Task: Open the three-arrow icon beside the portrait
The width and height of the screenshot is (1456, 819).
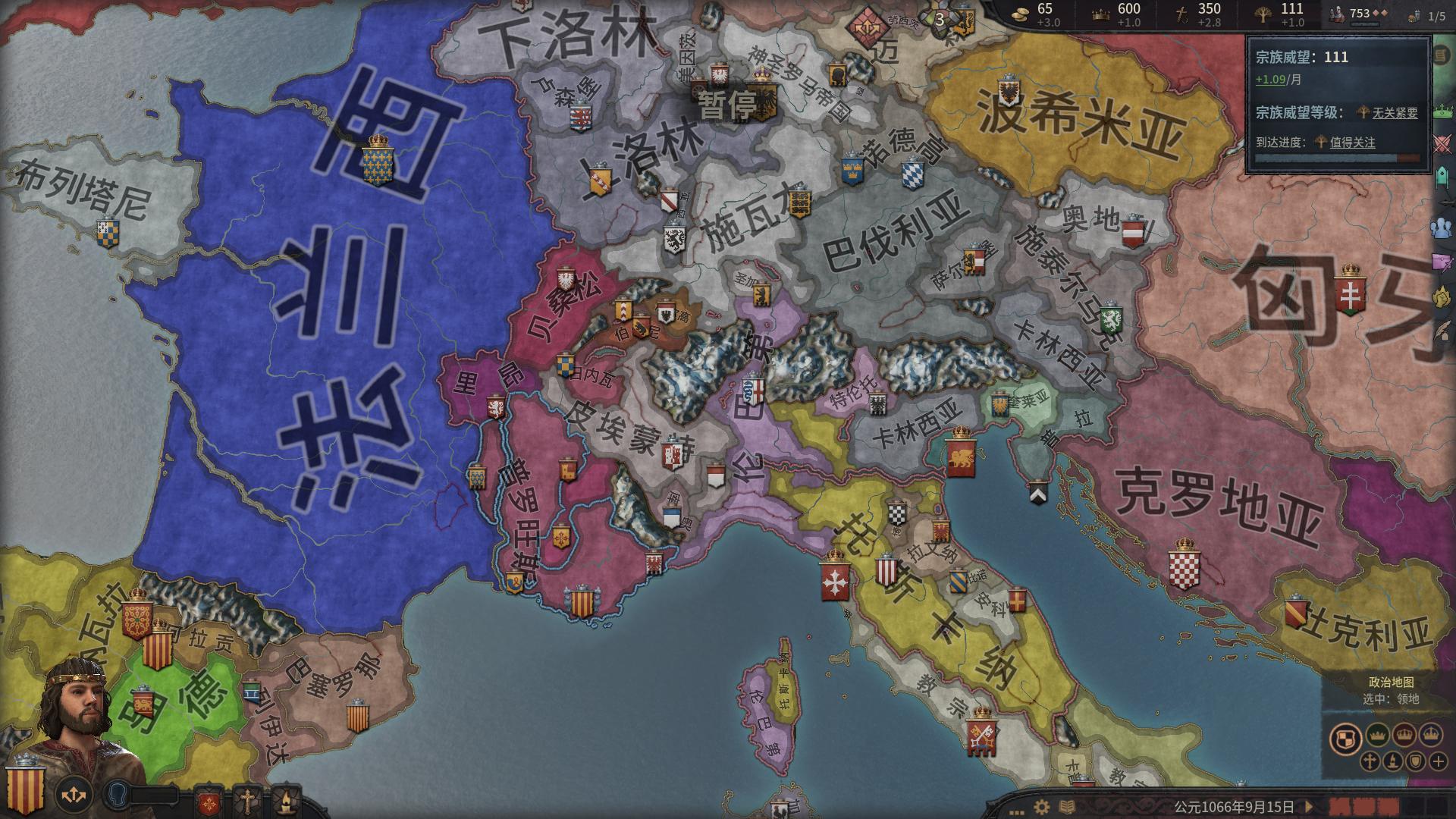Action: pos(74,795)
